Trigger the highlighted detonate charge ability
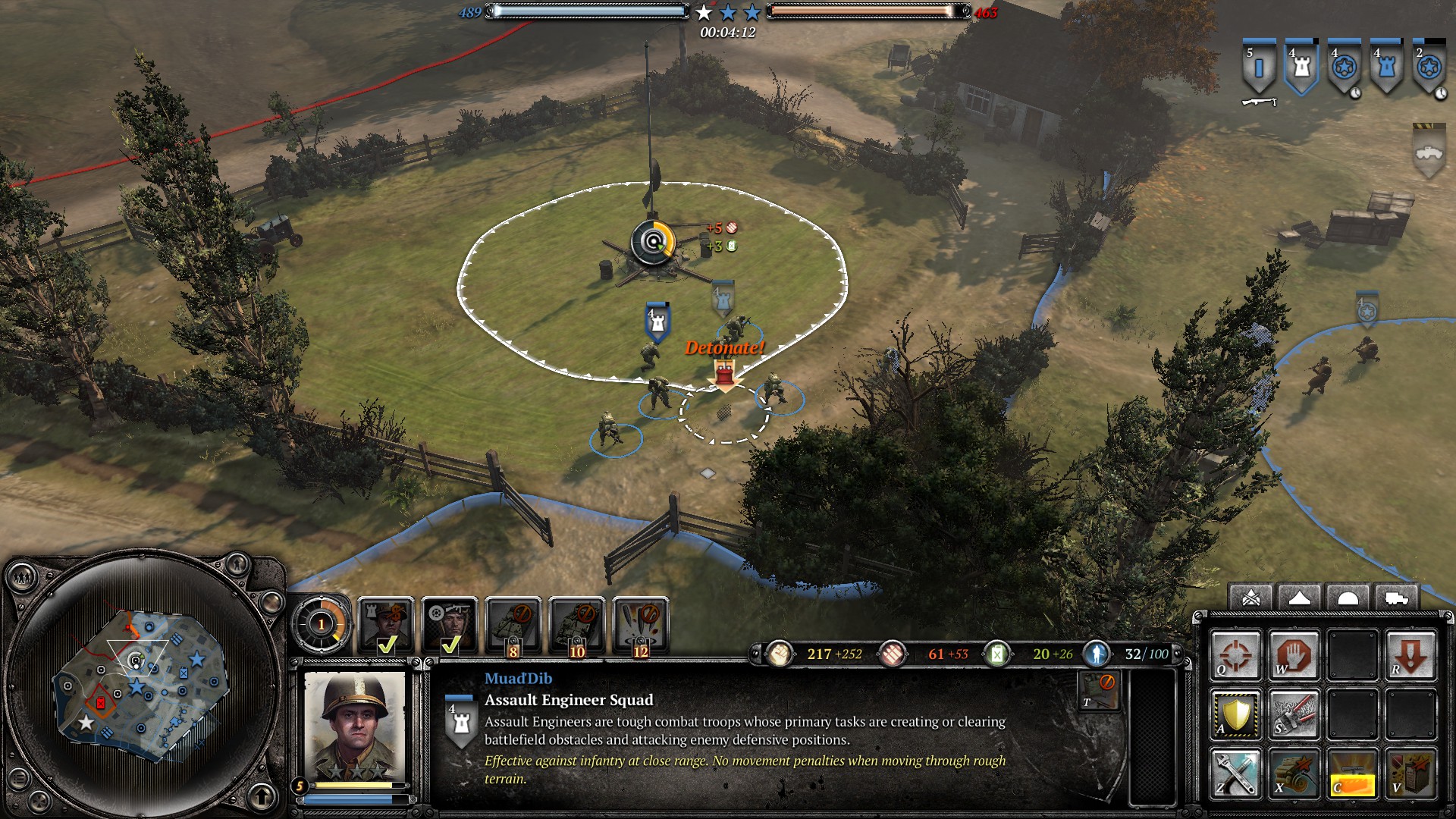1456x819 pixels. (x=1352, y=773)
